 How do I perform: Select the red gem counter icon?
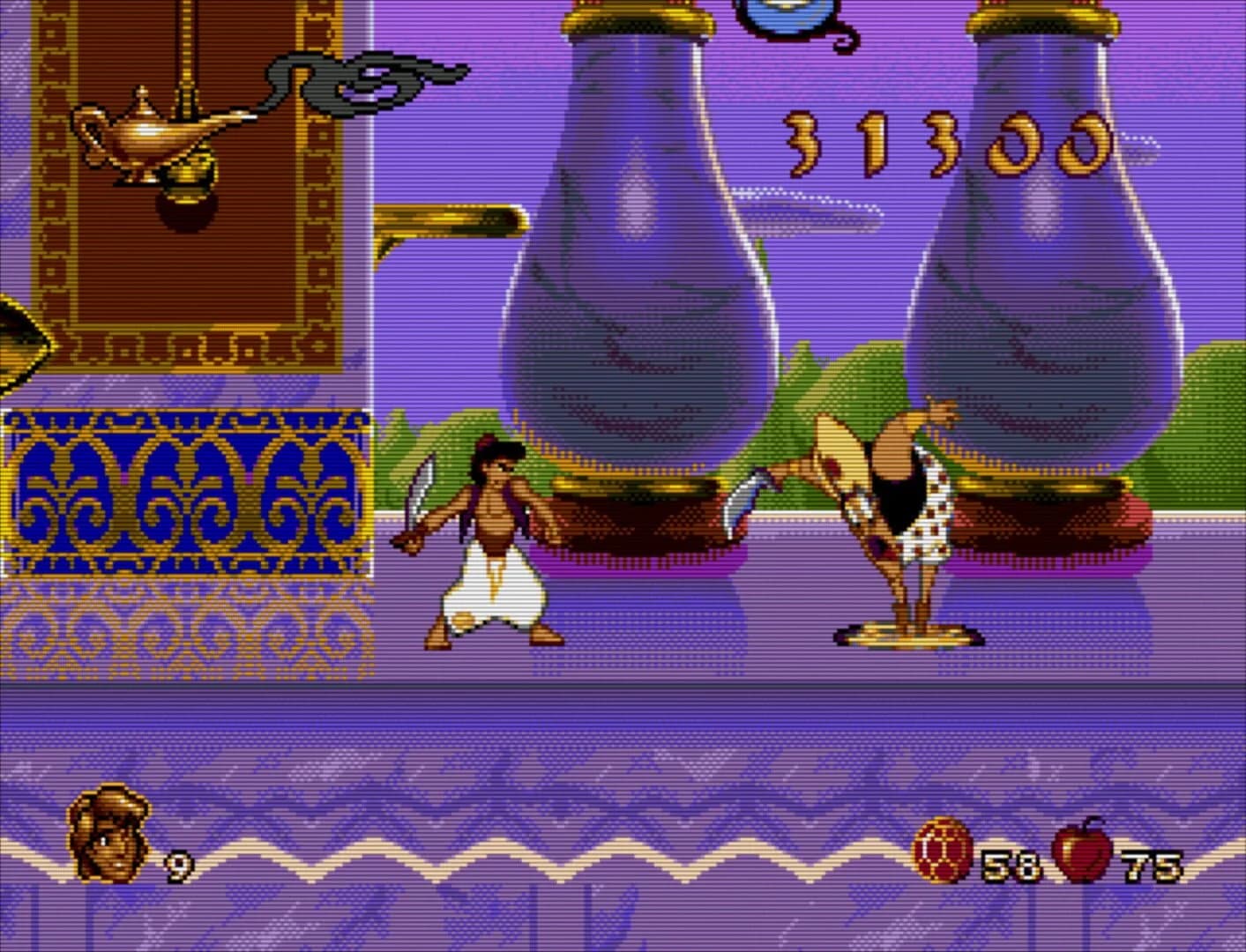click(x=945, y=849)
